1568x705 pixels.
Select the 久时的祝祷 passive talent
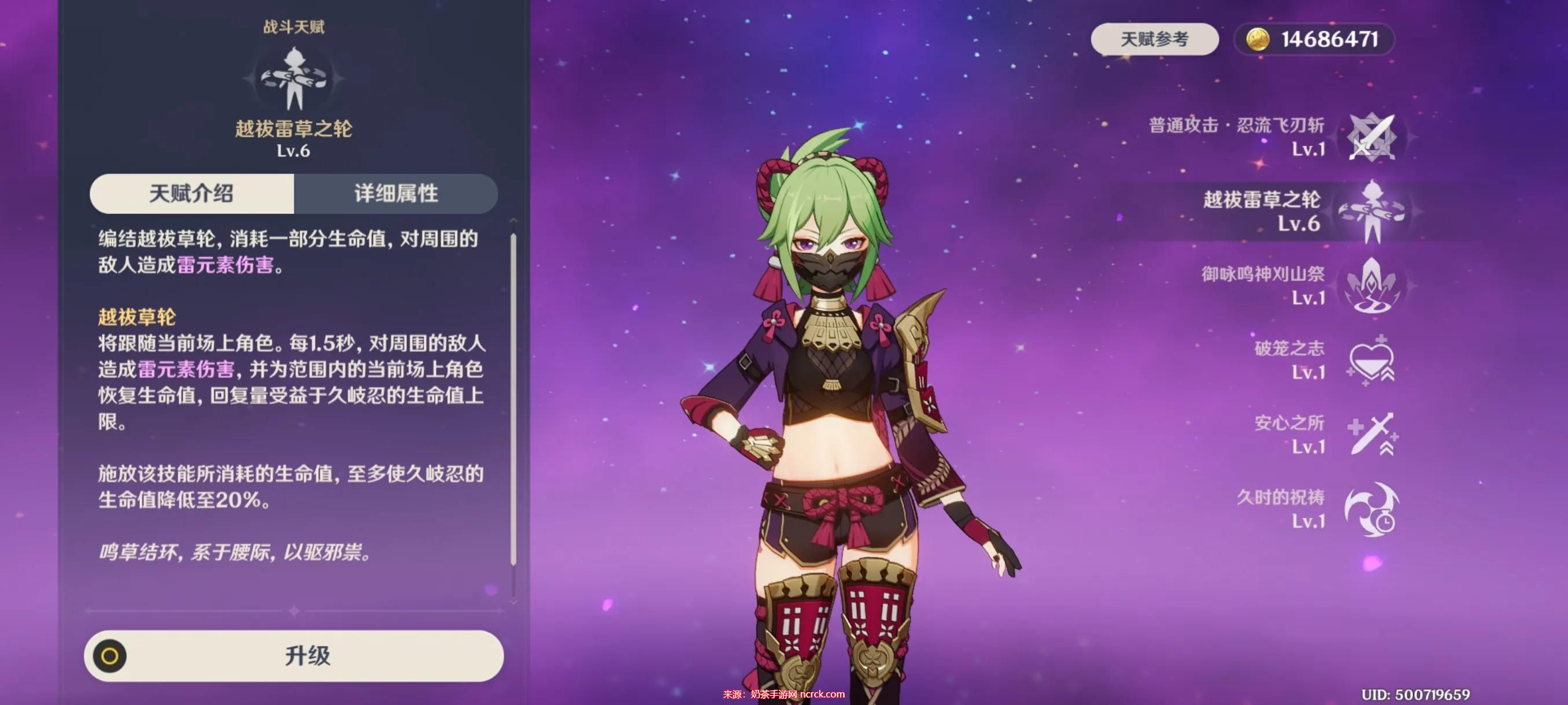coord(1371,509)
